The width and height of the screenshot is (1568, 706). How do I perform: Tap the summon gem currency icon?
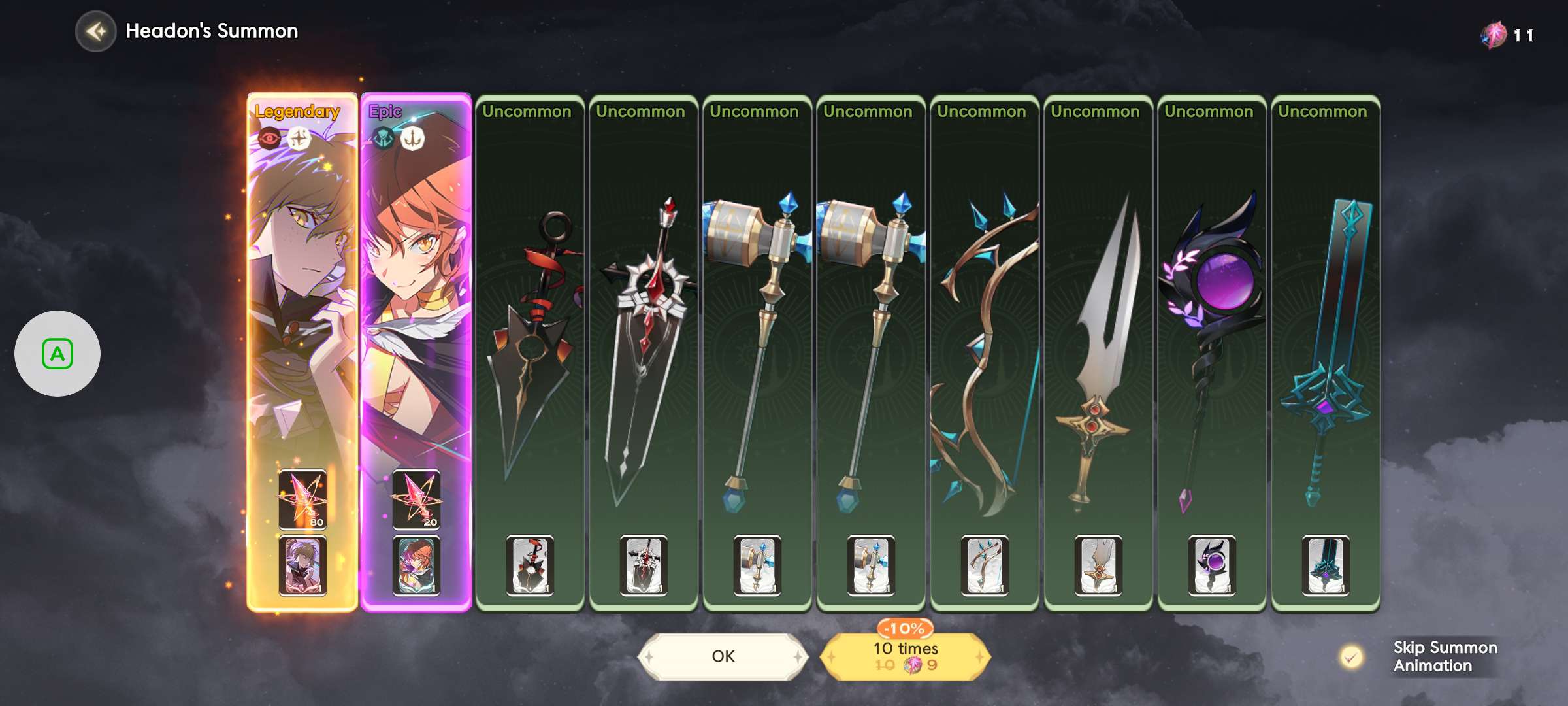(1494, 35)
